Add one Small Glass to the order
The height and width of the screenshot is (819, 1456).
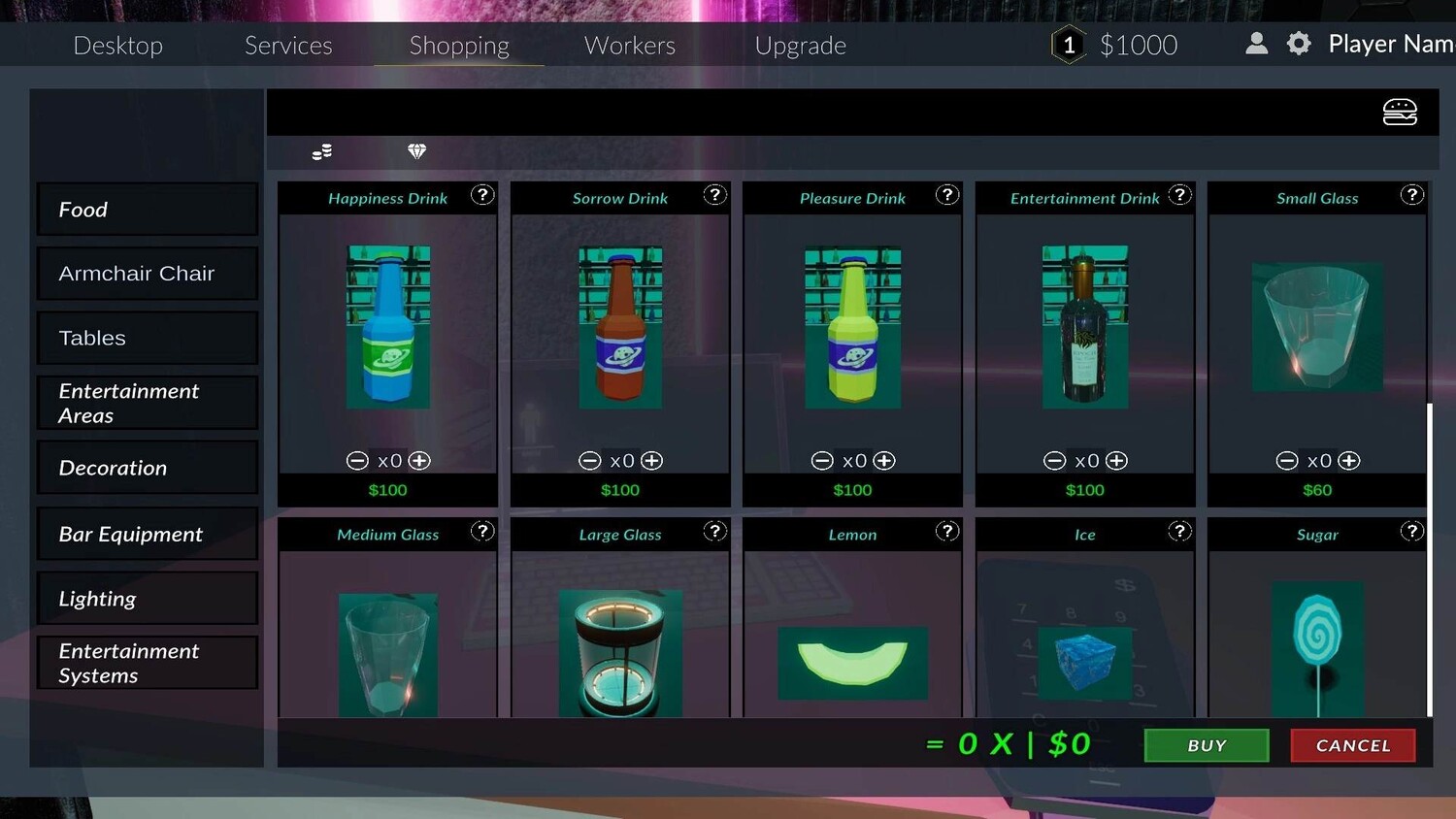(x=1349, y=461)
